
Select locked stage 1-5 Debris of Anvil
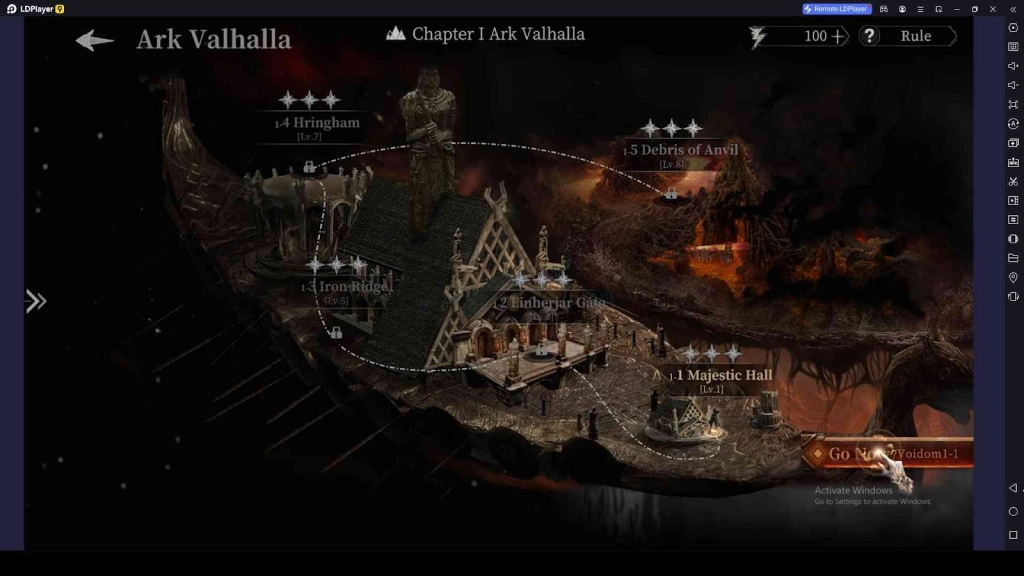coord(683,150)
